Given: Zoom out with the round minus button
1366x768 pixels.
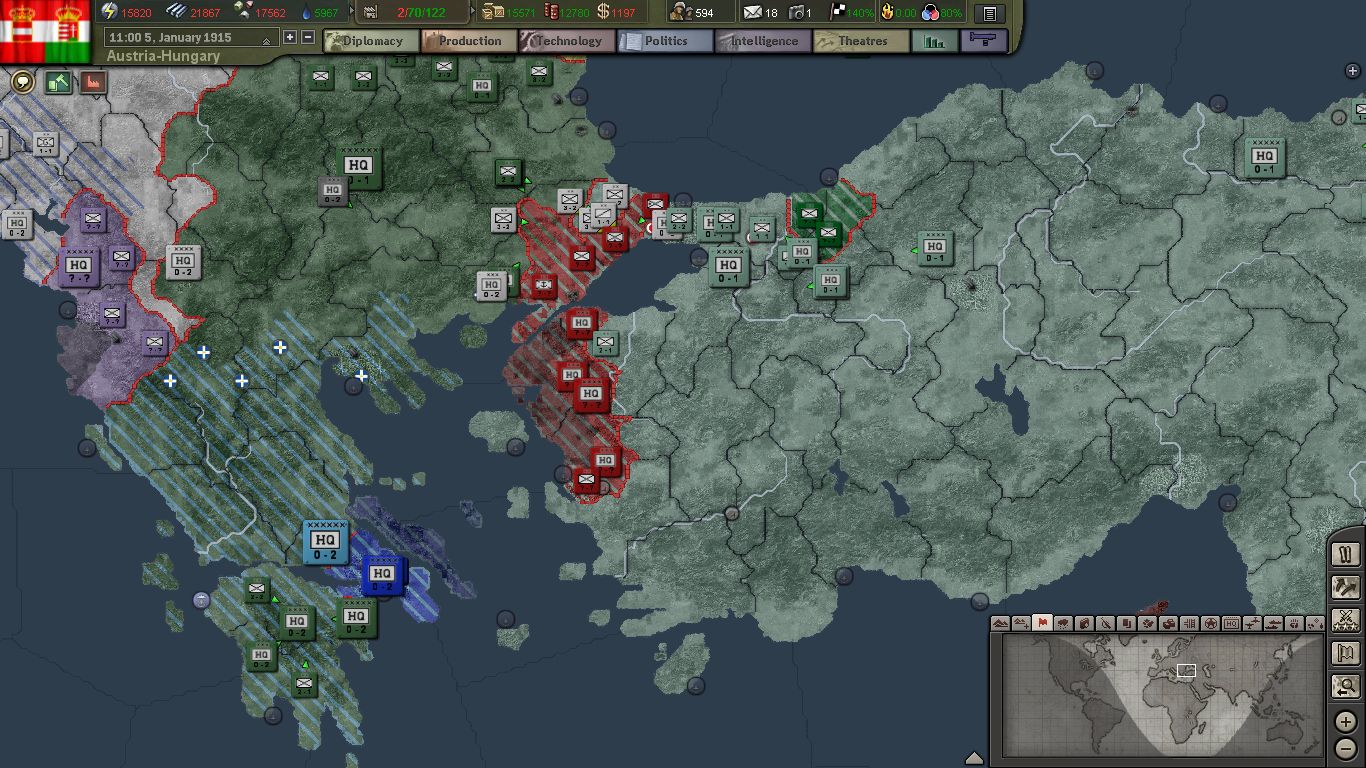Looking at the screenshot, I should coord(1346,748).
